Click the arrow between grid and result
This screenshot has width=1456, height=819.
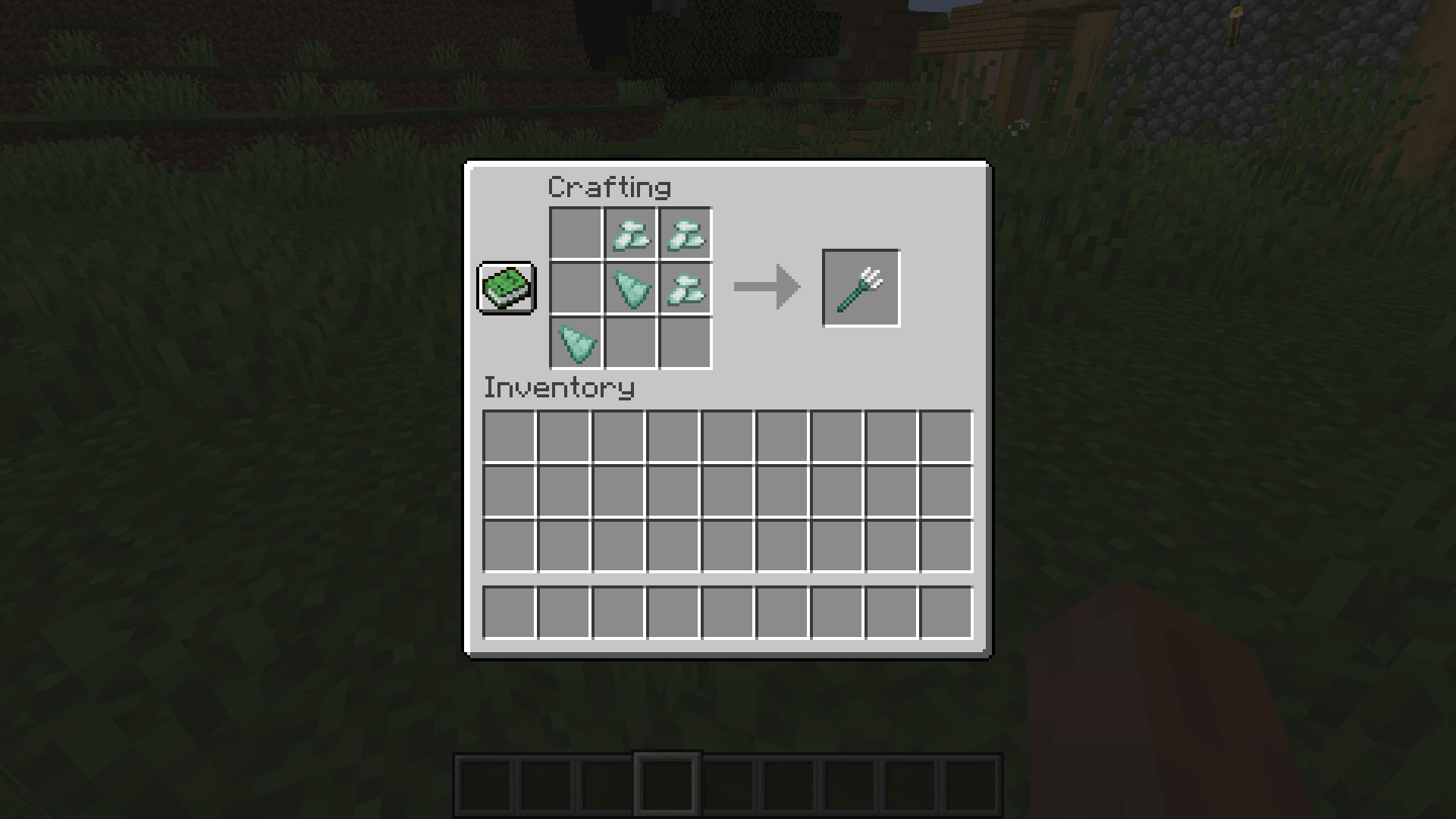click(x=766, y=287)
